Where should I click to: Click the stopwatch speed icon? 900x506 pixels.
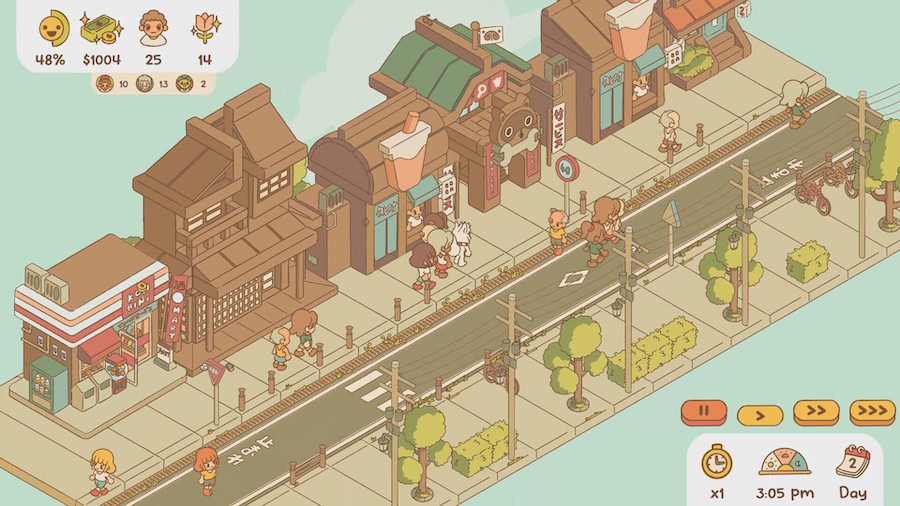(x=716, y=462)
